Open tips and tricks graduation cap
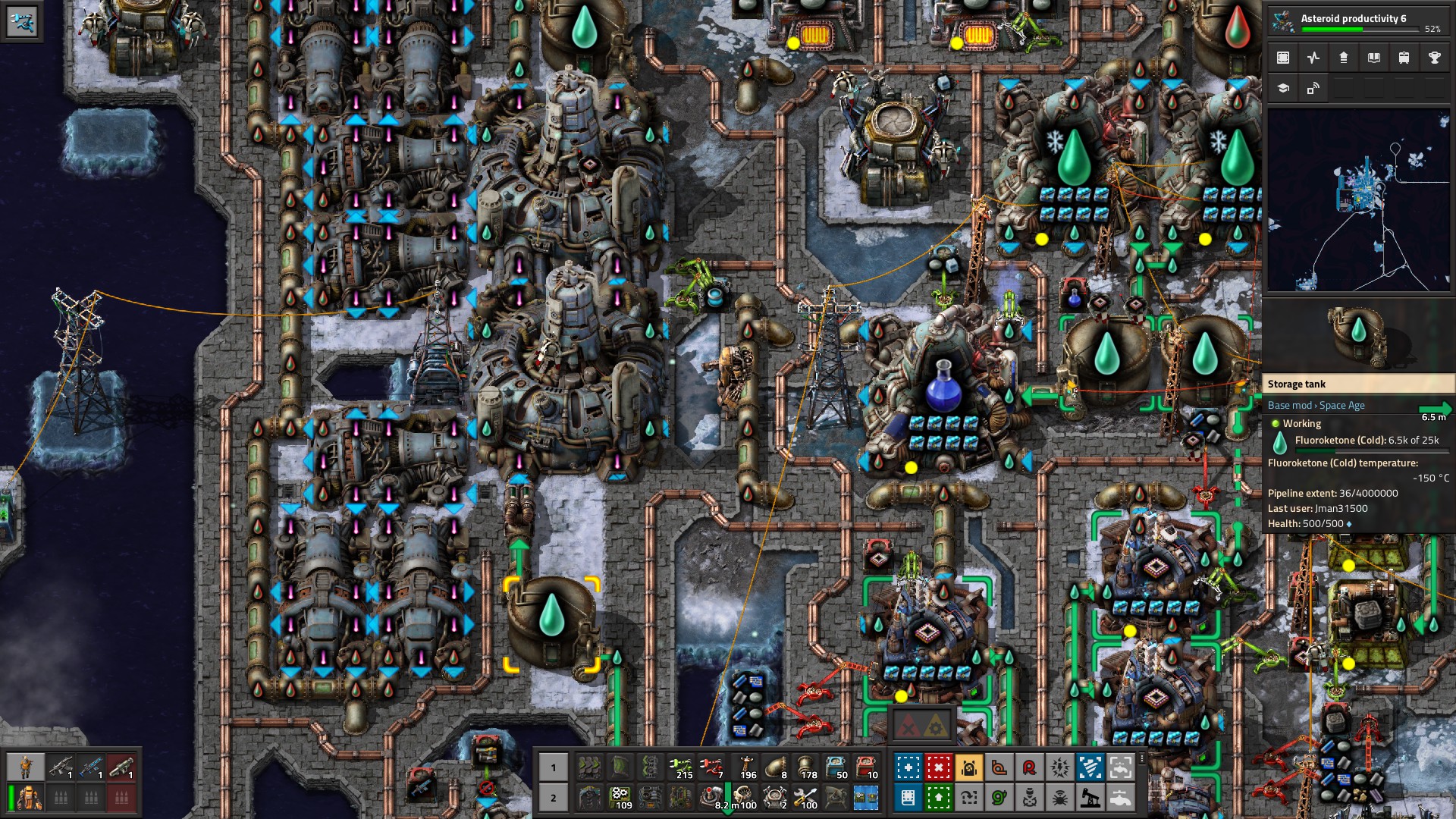This screenshot has height=819, width=1456. click(1283, 88)
